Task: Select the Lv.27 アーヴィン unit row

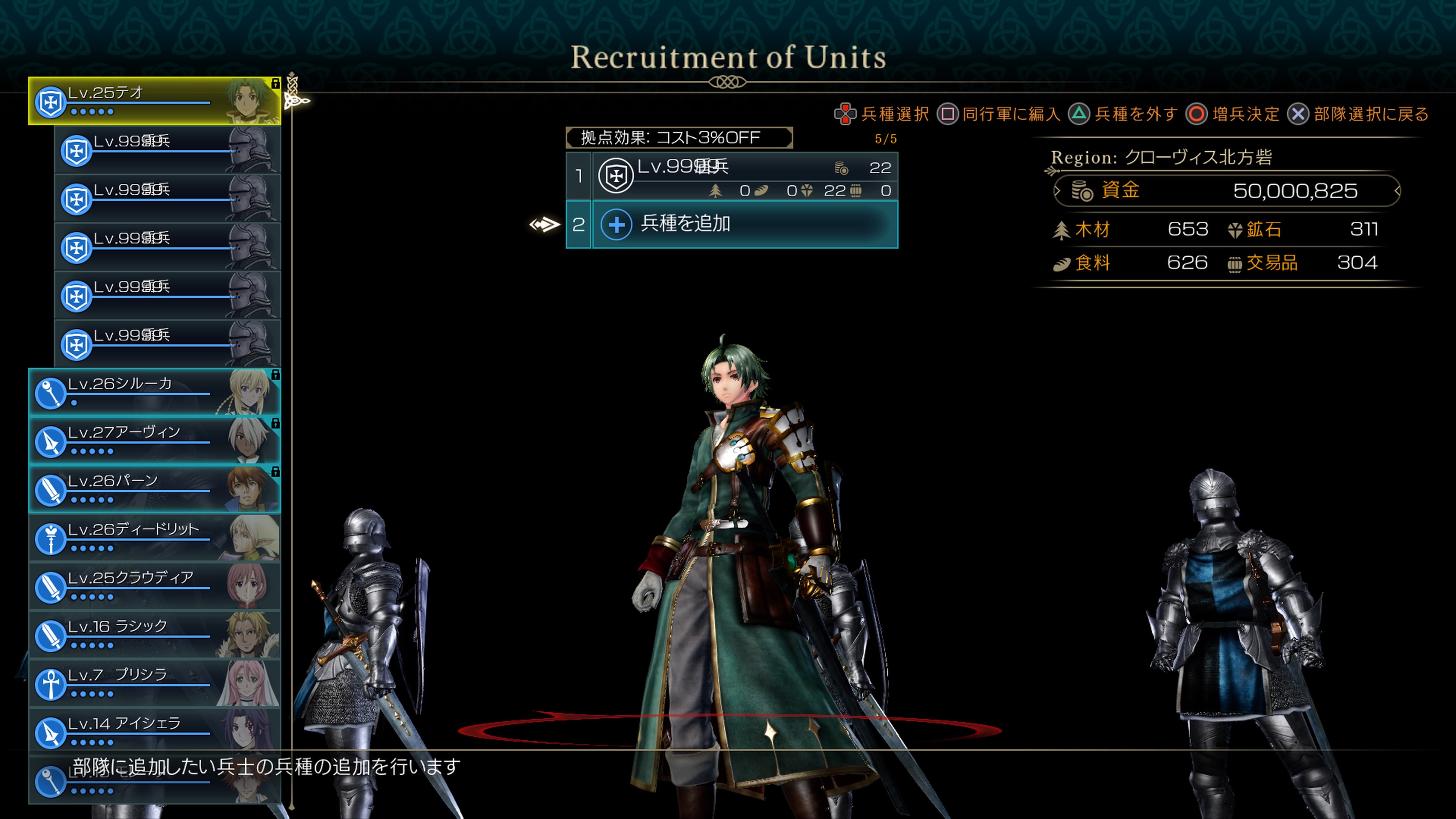Action: pos(154,441)
